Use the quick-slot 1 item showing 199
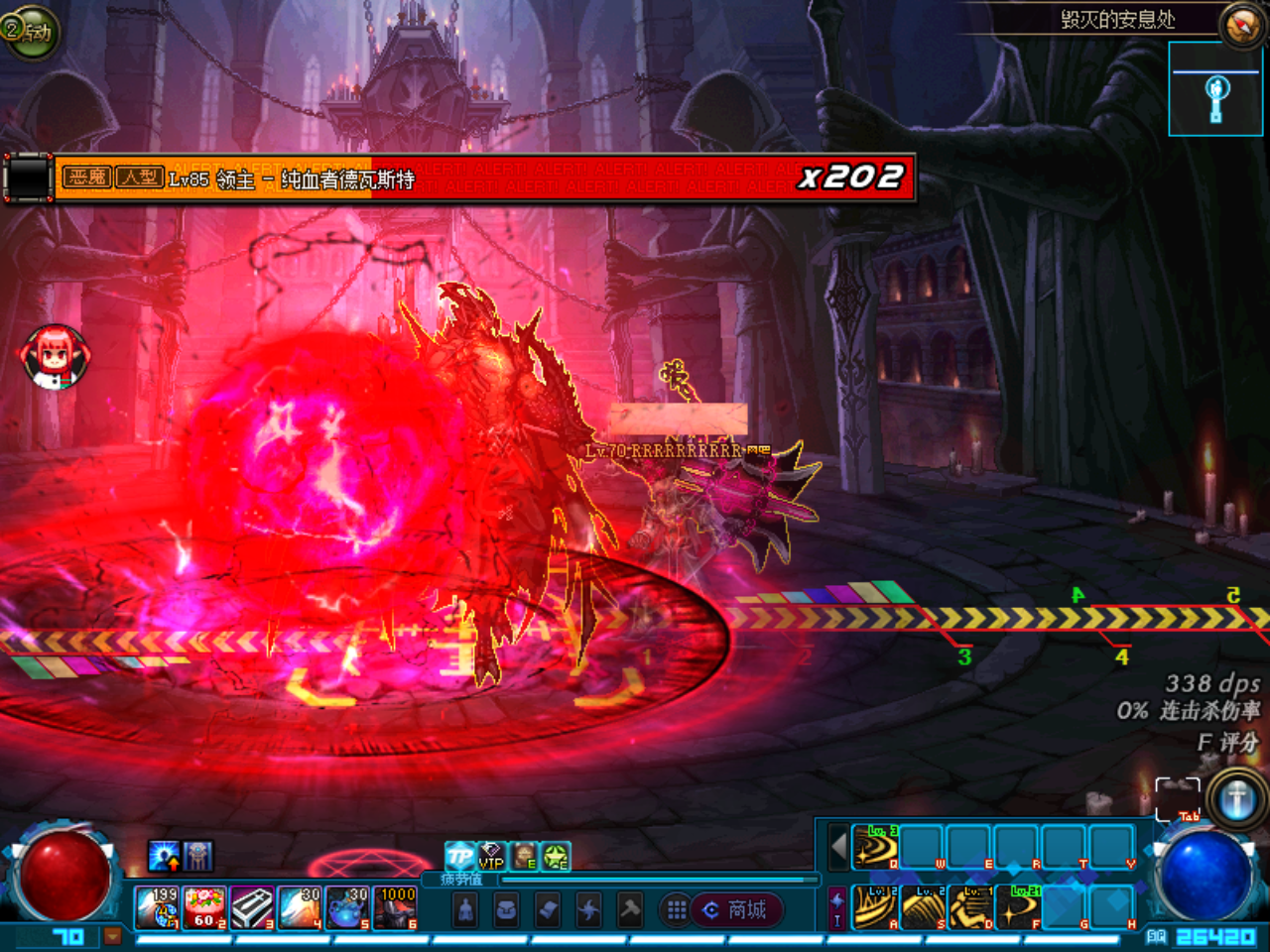Image resolution: width=1270 pixels, height=952 pixels. point(158,907)
